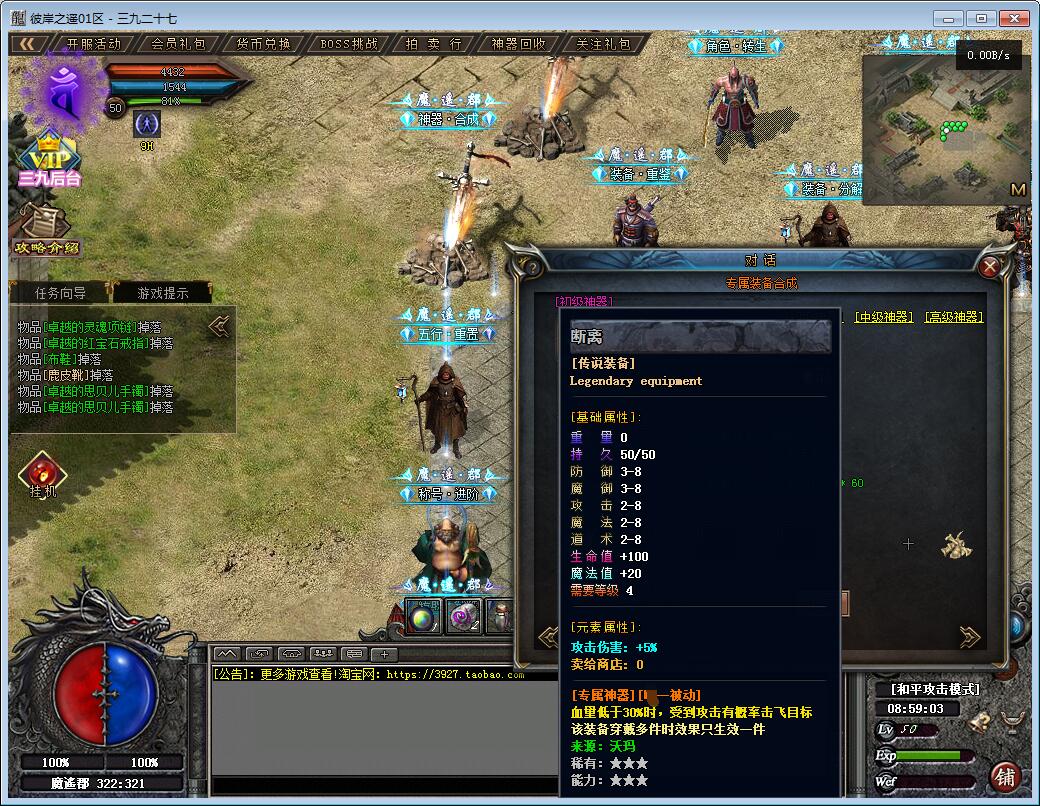Screen dimensions: 1040x806
Task: Open the 会员礼包 member gift pack
Action: click(x=179, y=44)
